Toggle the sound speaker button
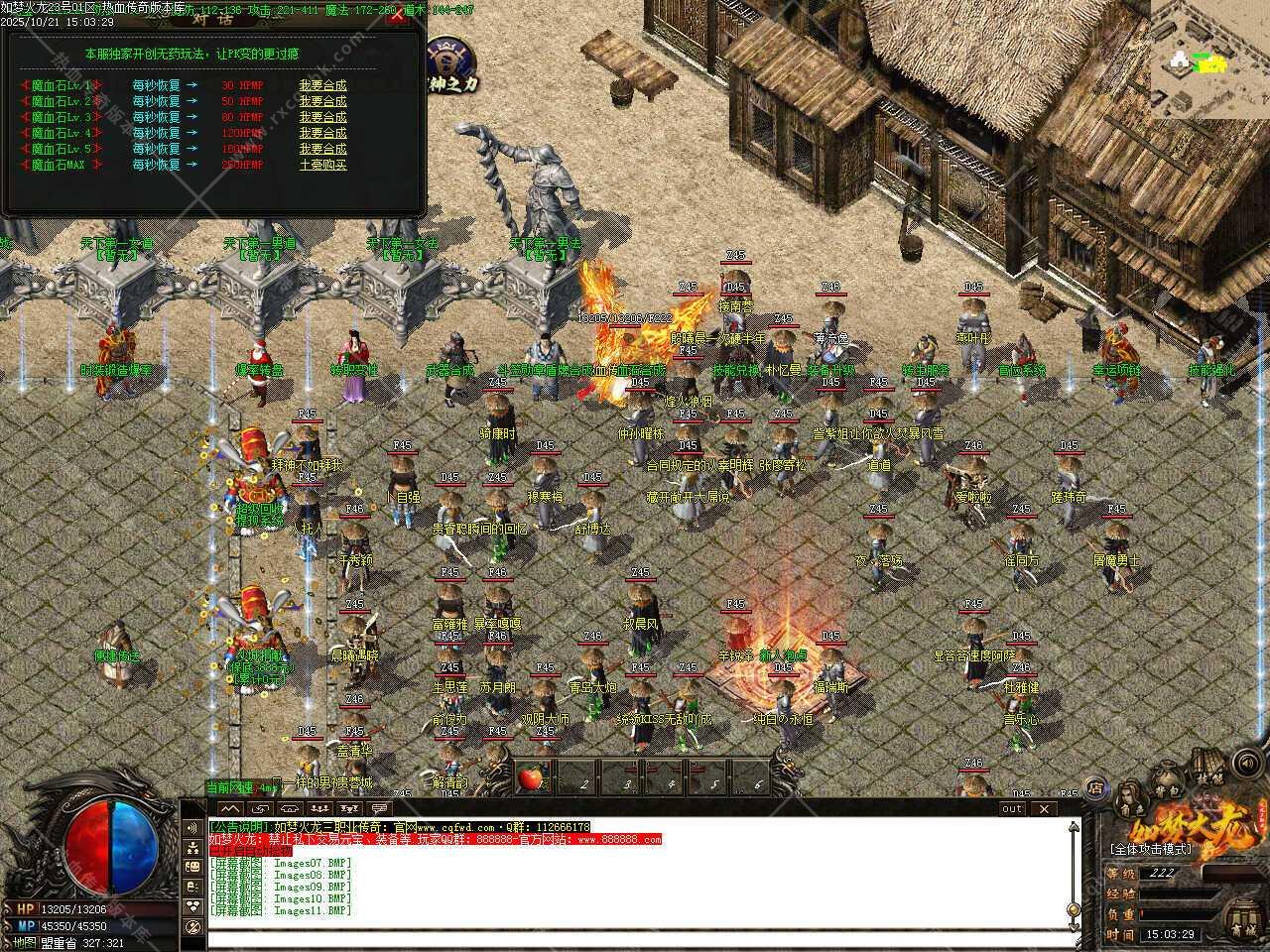This screenshot has width=1270, height=952. [1246, 764]
